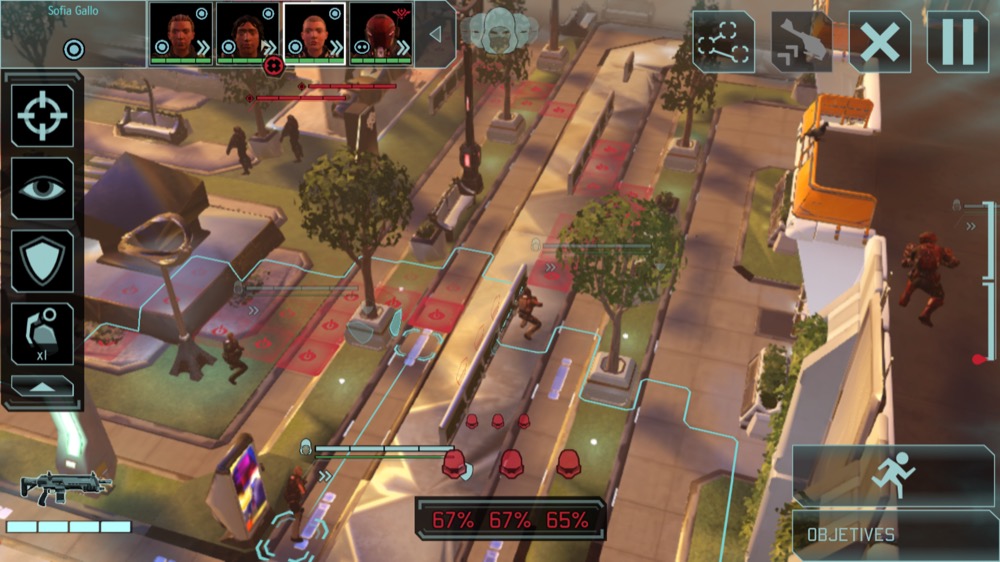1000x562 pixels.
Task: Select the brown-haired soldier portrait
Action: tap(181, 33)
